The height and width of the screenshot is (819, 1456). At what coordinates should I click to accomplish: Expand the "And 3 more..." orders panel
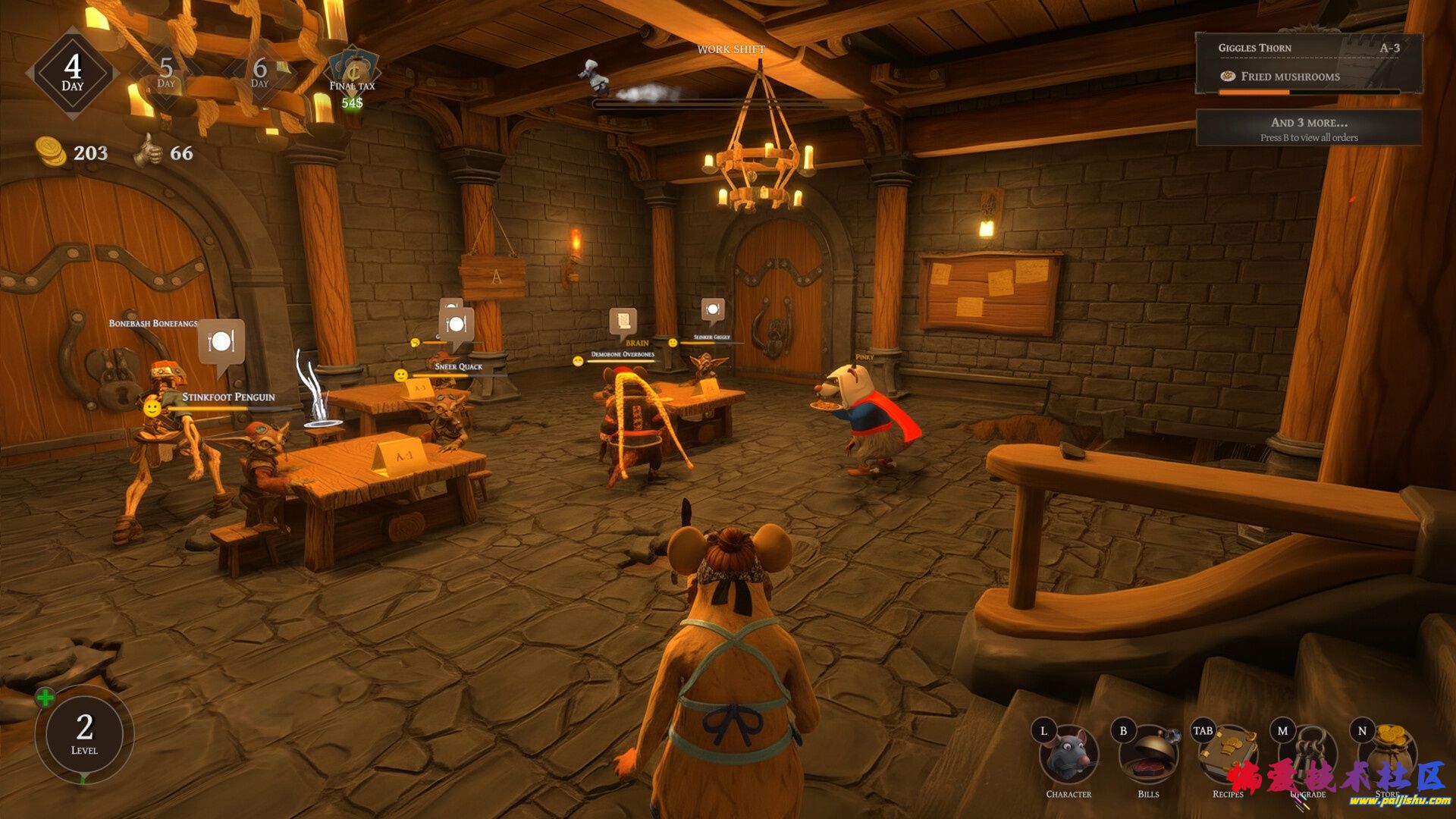[x=1308, y=128]
